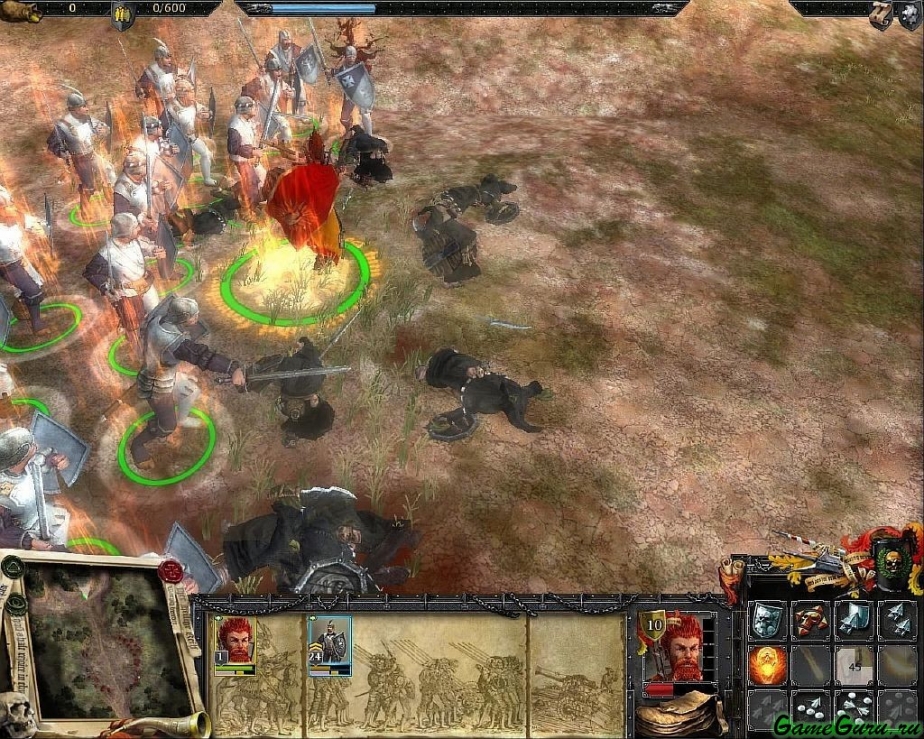
Task: Click the top green minimap seal button
Action: point(12,567)
